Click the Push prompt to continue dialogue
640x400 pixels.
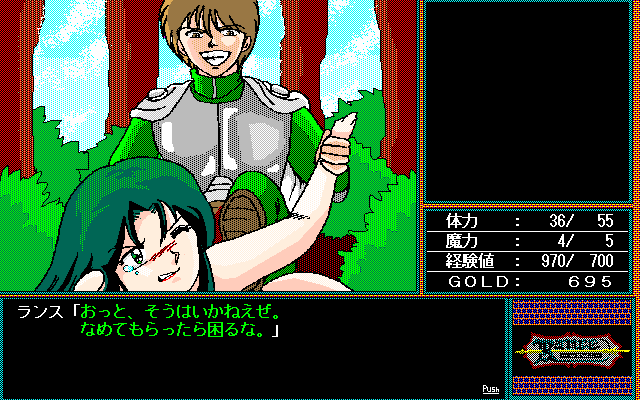click(x=490, y=388)
